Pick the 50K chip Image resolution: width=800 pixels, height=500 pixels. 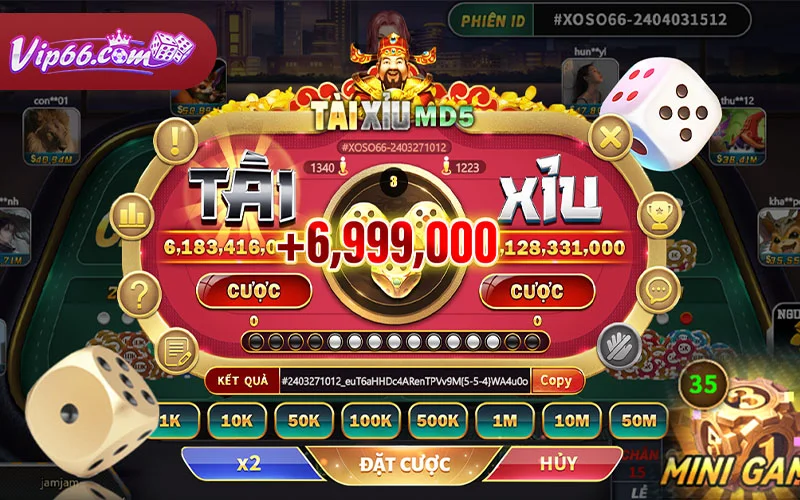pyautogui.click(x=302, y=420)
